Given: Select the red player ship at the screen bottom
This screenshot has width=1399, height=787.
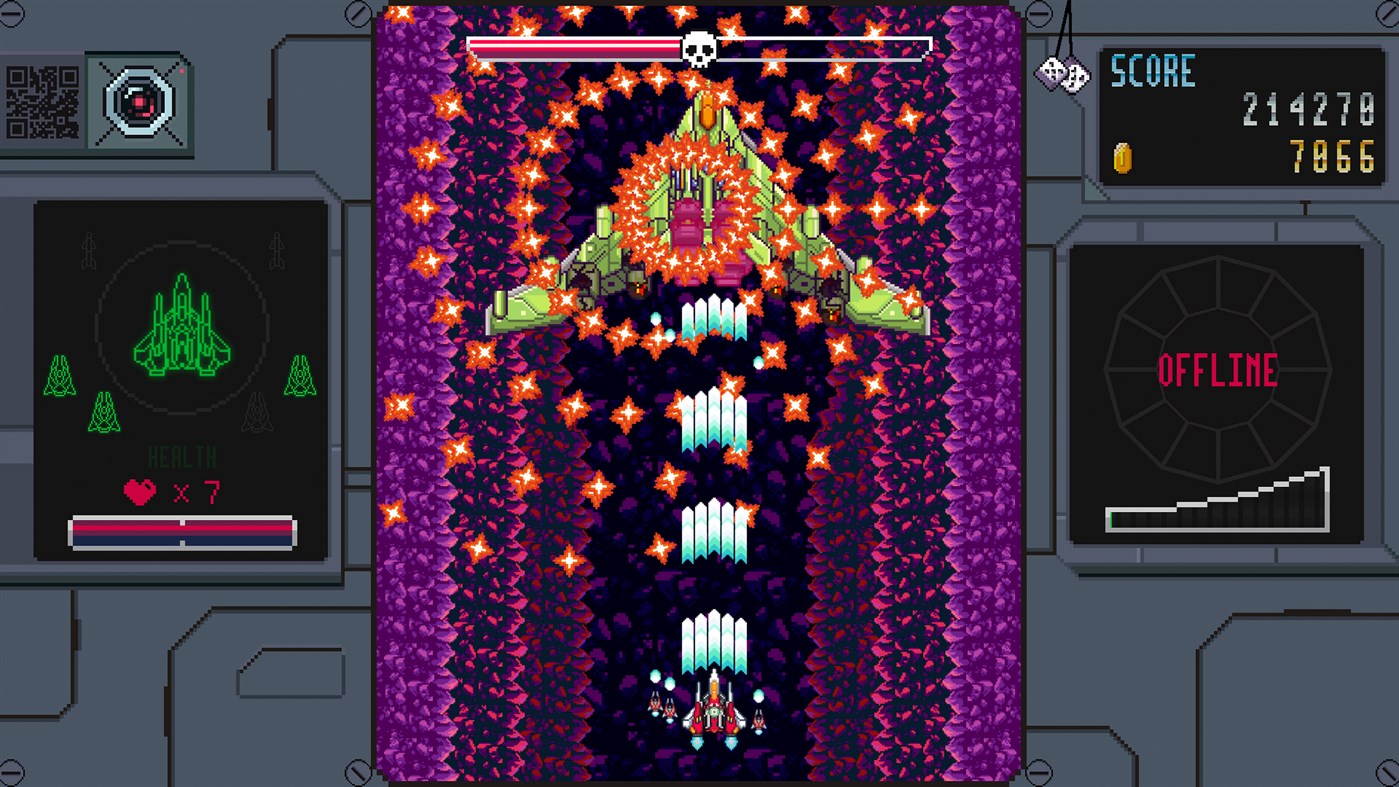Looking at the screenshot, I should coord(716,715).
